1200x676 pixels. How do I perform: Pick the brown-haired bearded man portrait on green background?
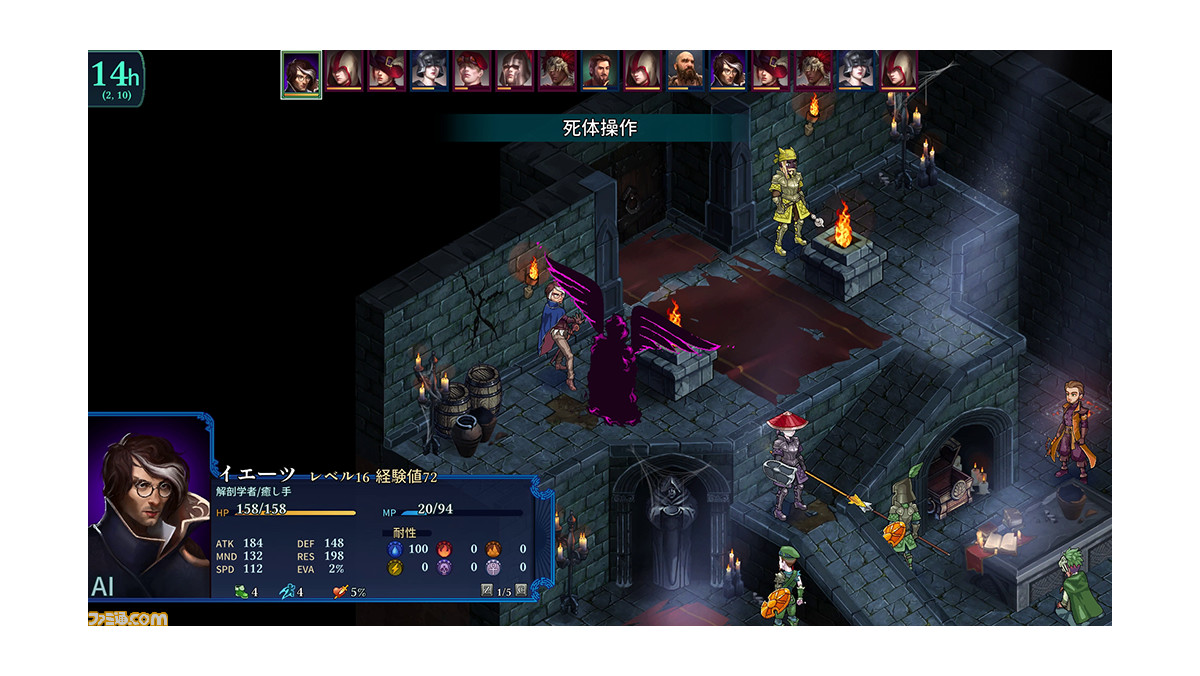[600, 71]
